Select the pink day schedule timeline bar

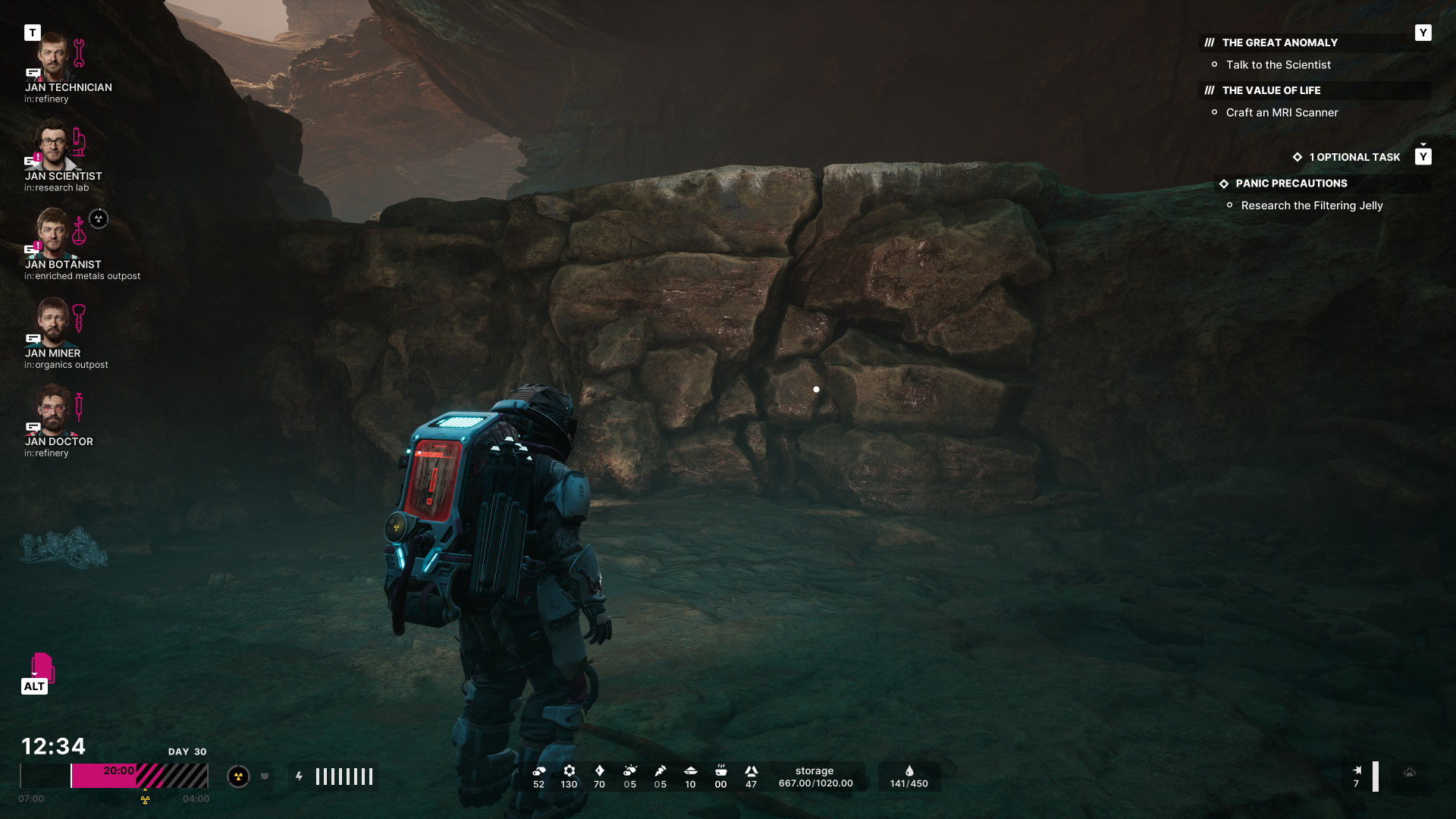coord(139,776)
